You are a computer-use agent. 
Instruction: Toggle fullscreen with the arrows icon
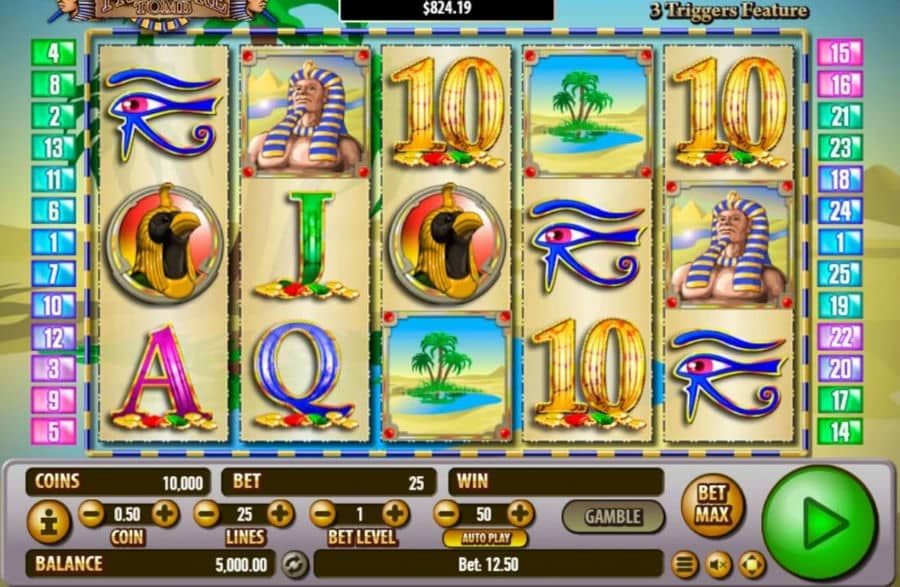click(750, 565)
